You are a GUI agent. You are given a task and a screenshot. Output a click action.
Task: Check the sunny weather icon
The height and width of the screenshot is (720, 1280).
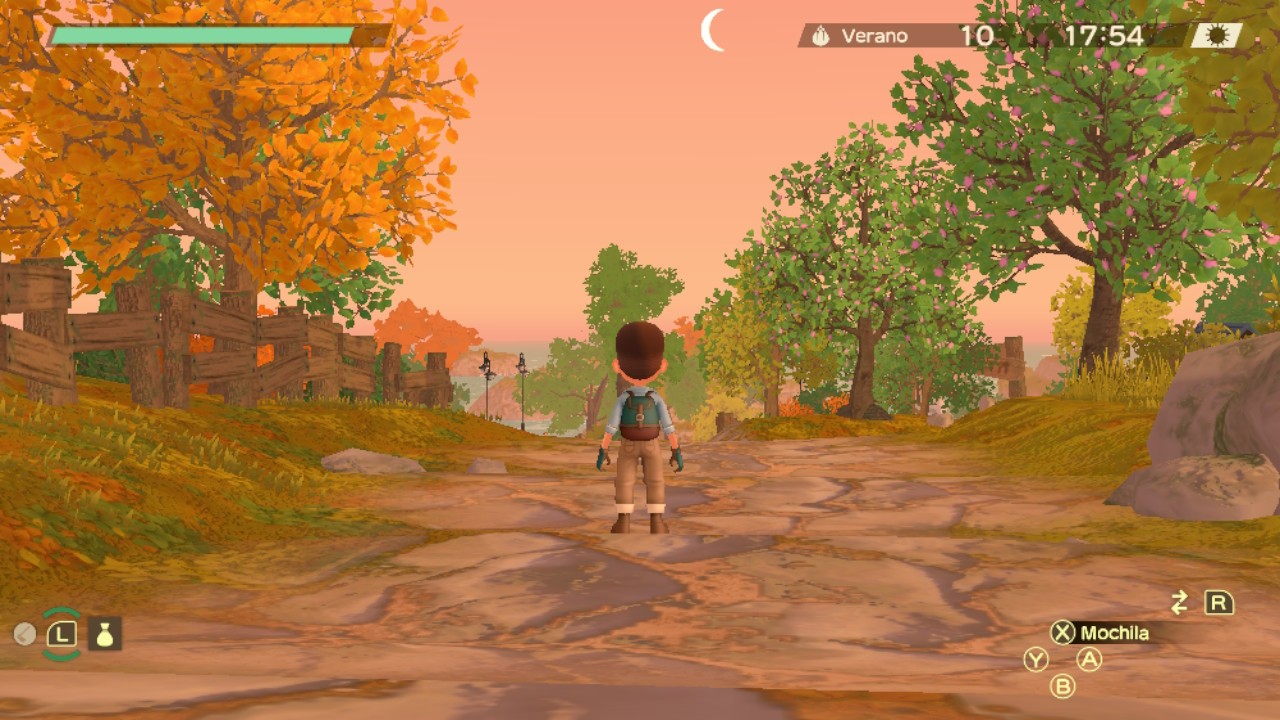1217,36
